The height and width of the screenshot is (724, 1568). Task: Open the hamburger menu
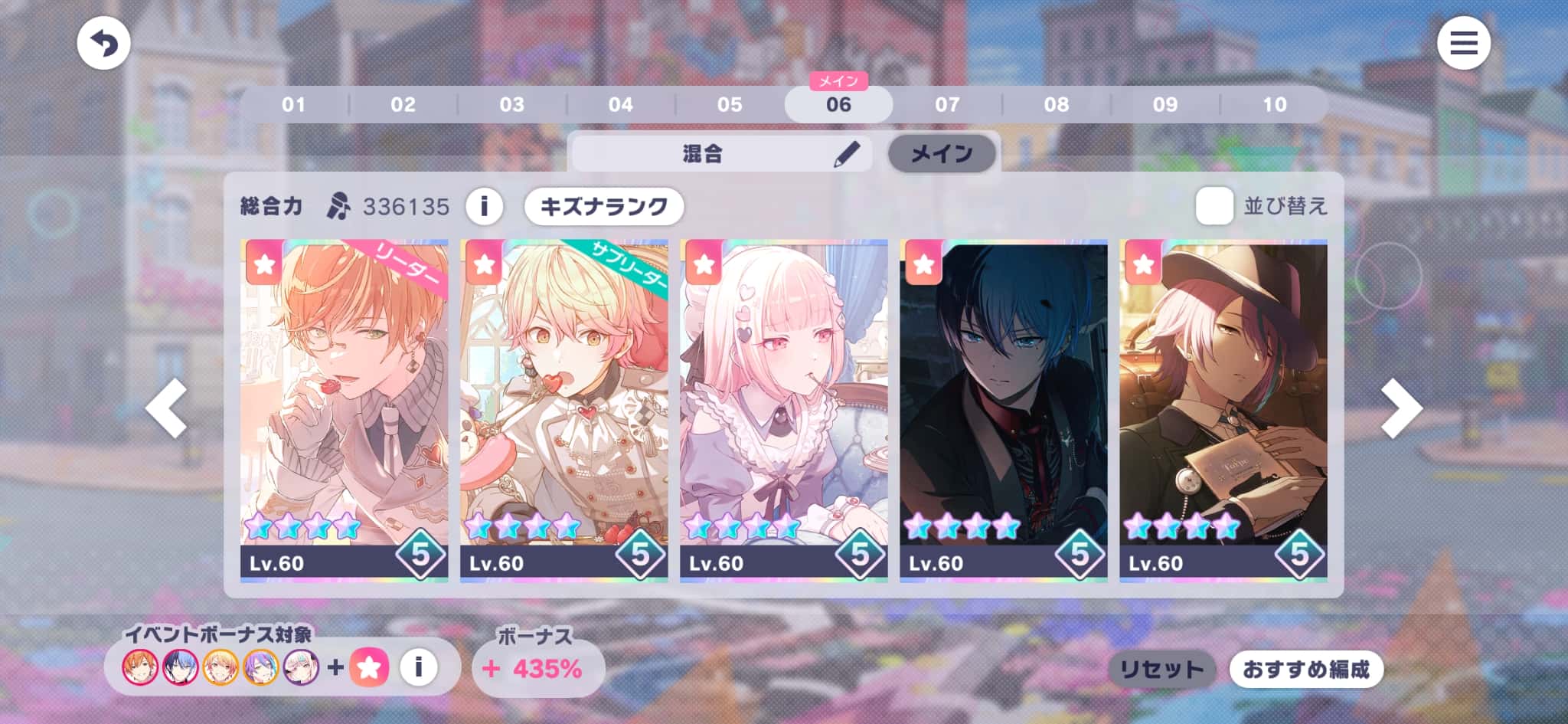pos(1463,43)
